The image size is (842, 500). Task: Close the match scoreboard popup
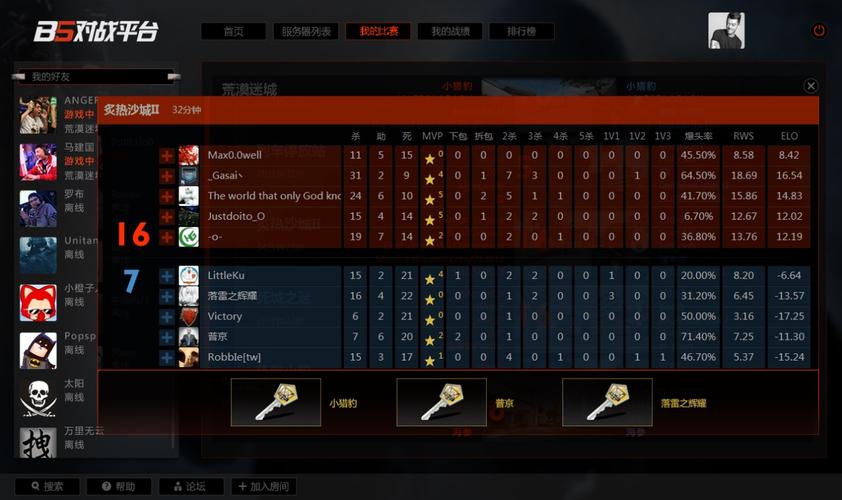811,87
